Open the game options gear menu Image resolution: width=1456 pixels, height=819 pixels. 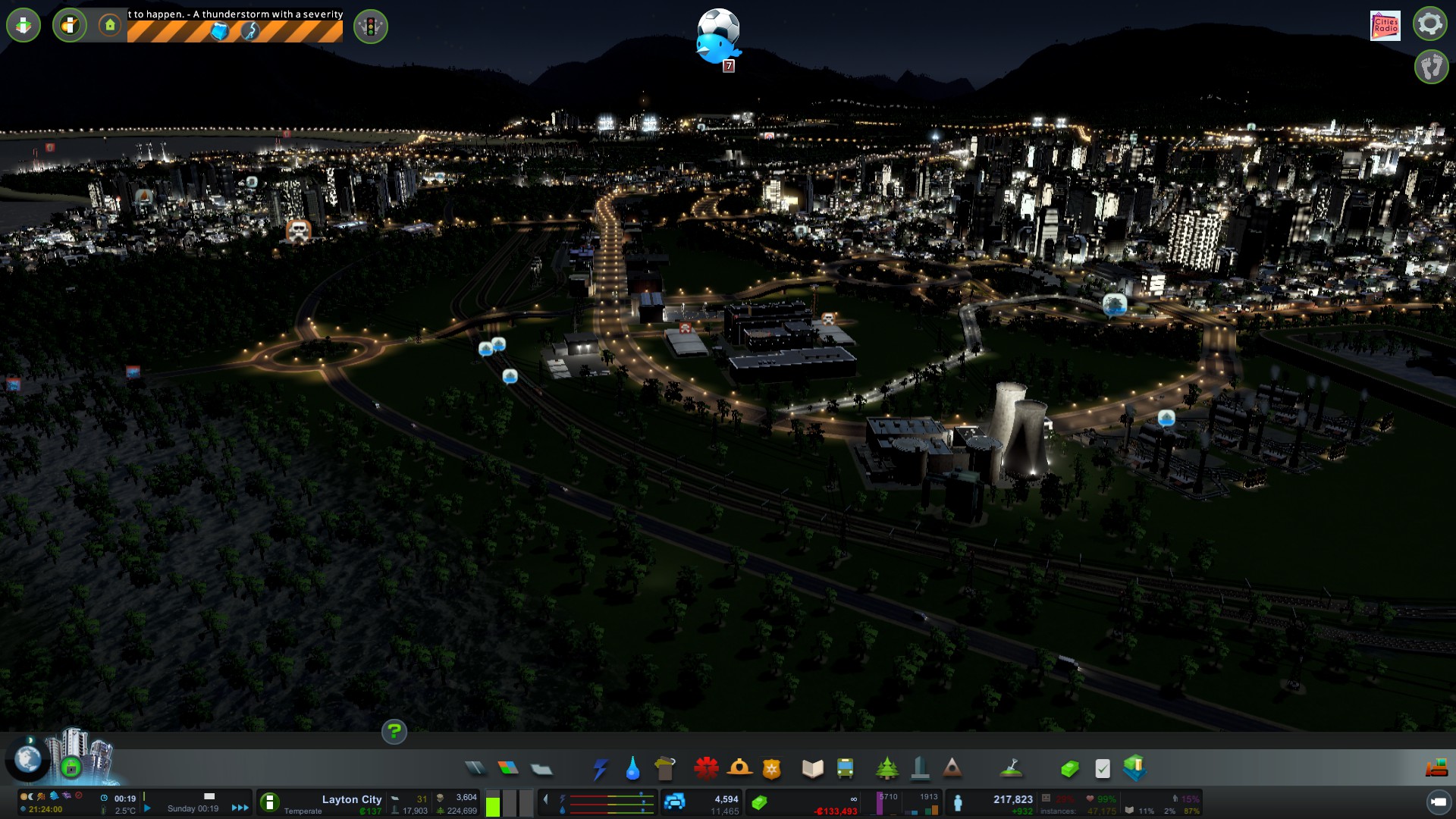[1429, 24]
